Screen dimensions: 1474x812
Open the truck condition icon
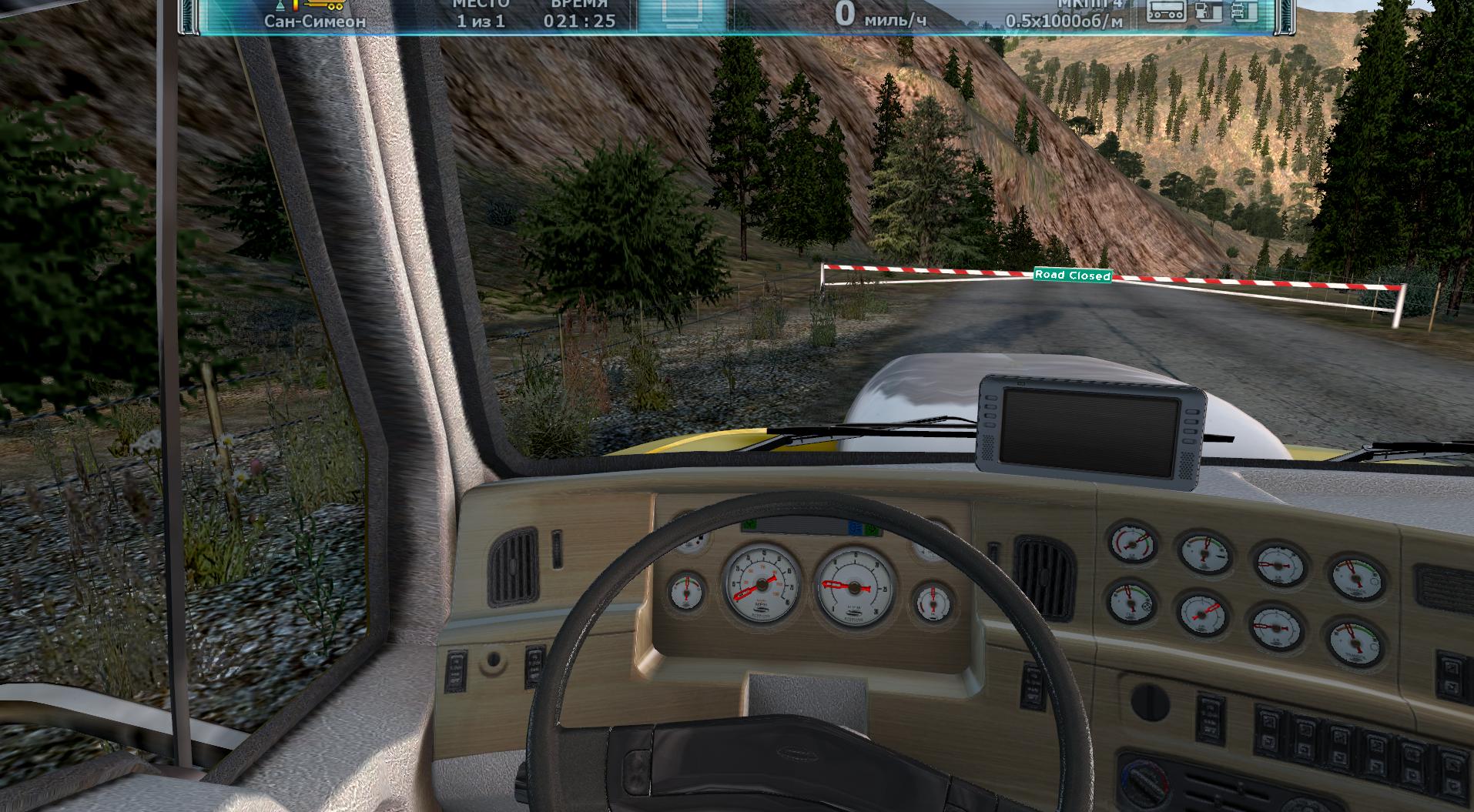[x=1243, y=11]
